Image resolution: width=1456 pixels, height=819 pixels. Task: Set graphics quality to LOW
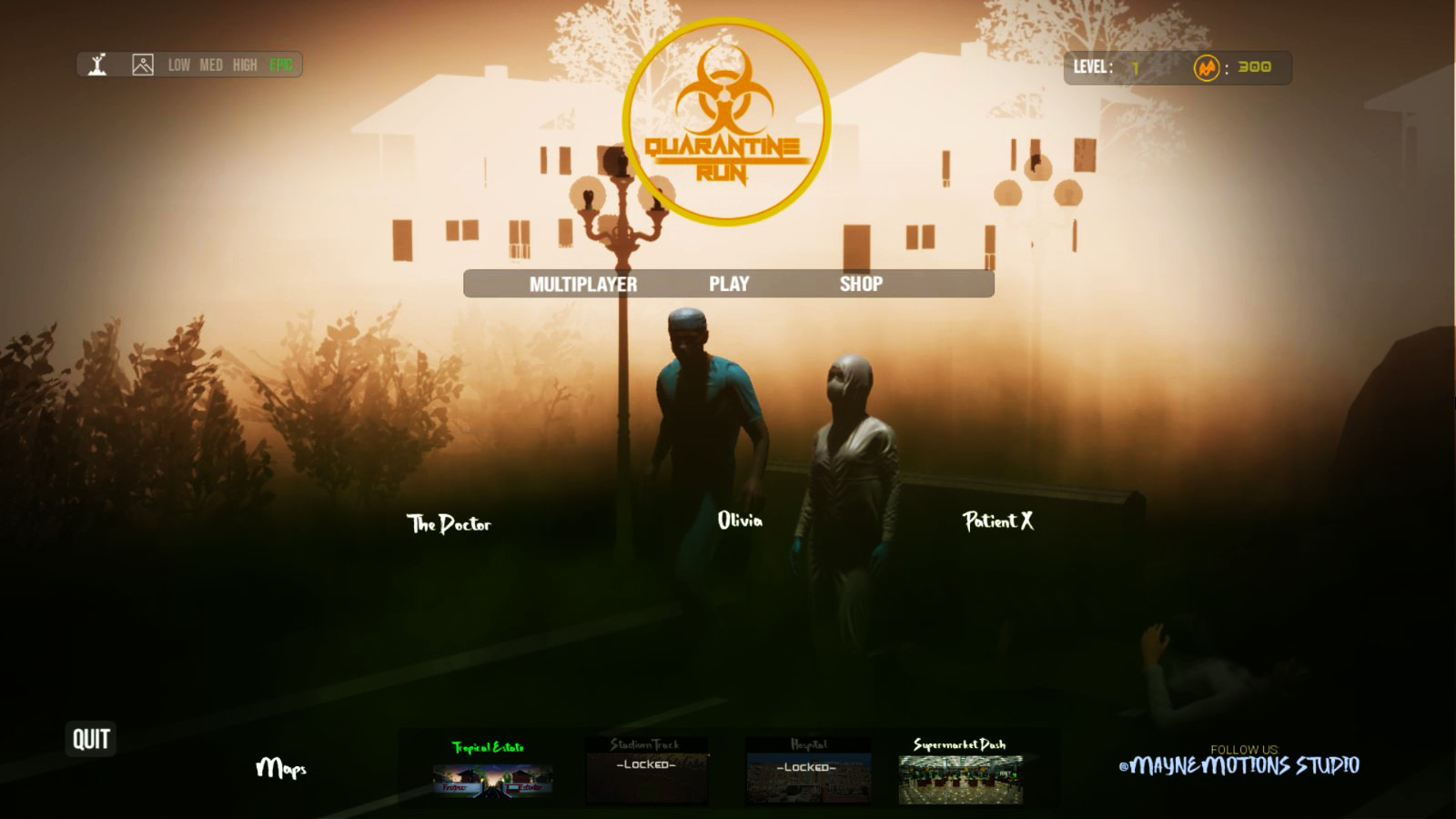178,65
